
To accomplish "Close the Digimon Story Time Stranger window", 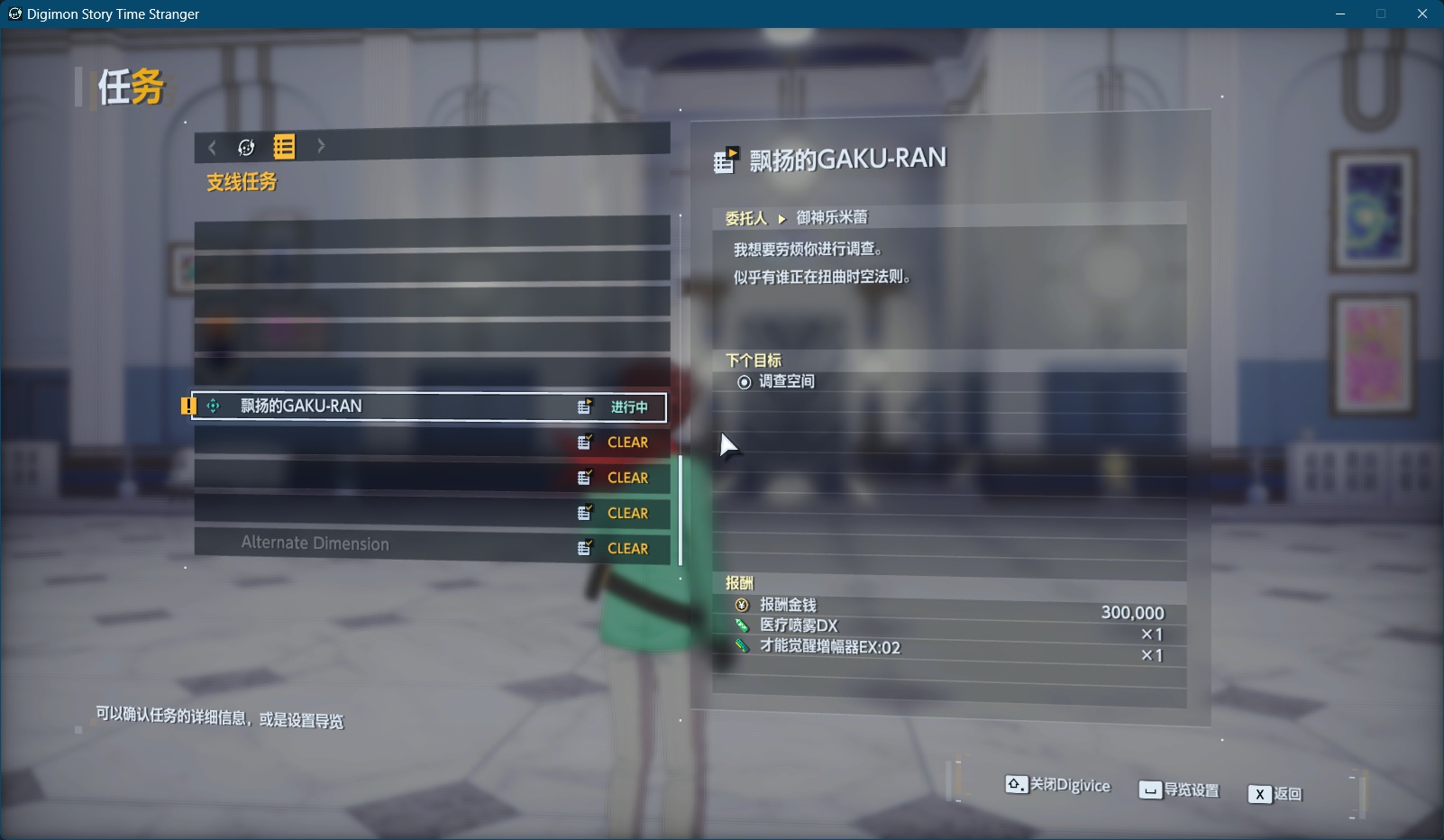I will click(1422, 14).
